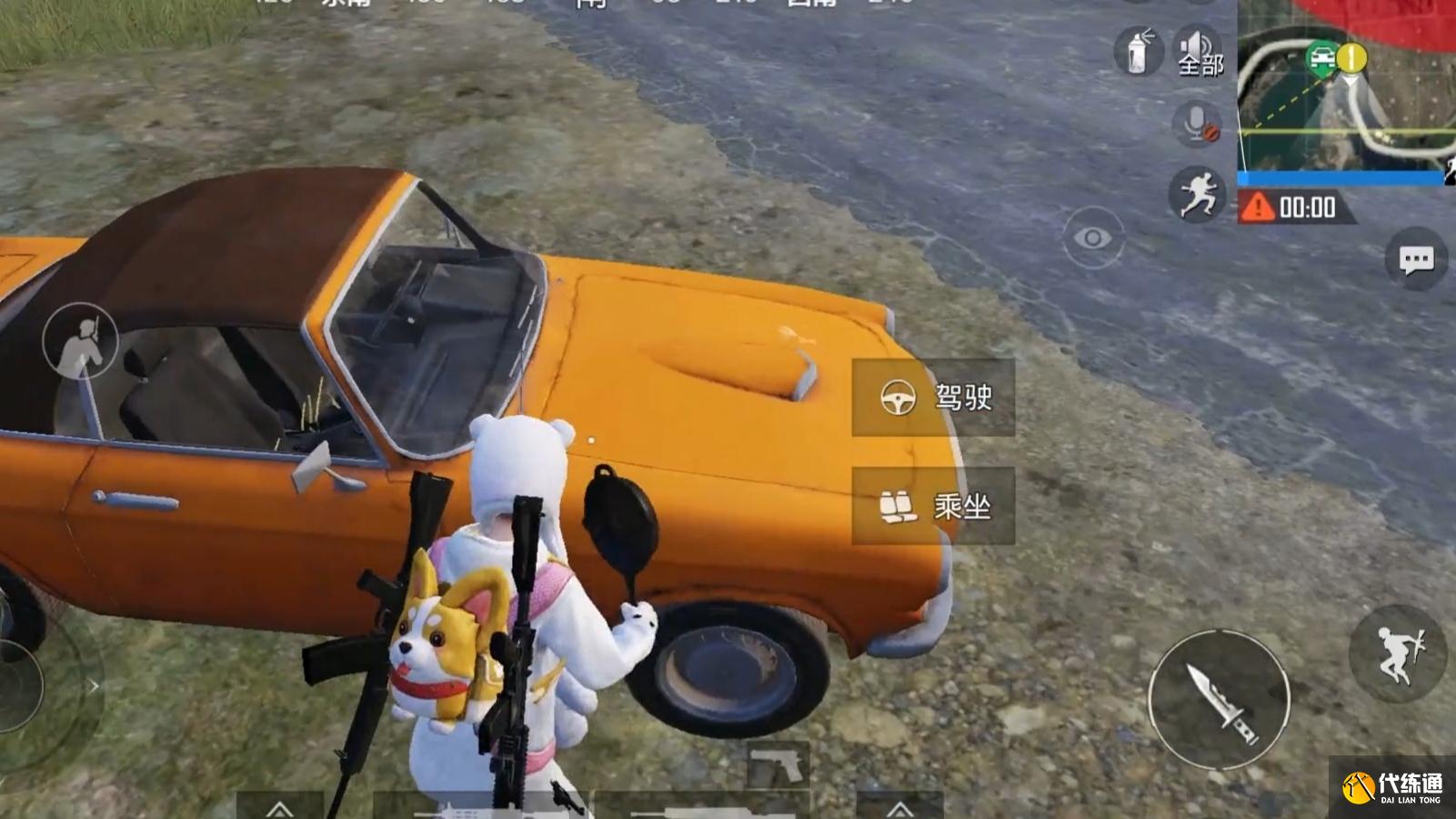Activate the sprint running figure icon

pyautogui.click(x=1197, y=194)
